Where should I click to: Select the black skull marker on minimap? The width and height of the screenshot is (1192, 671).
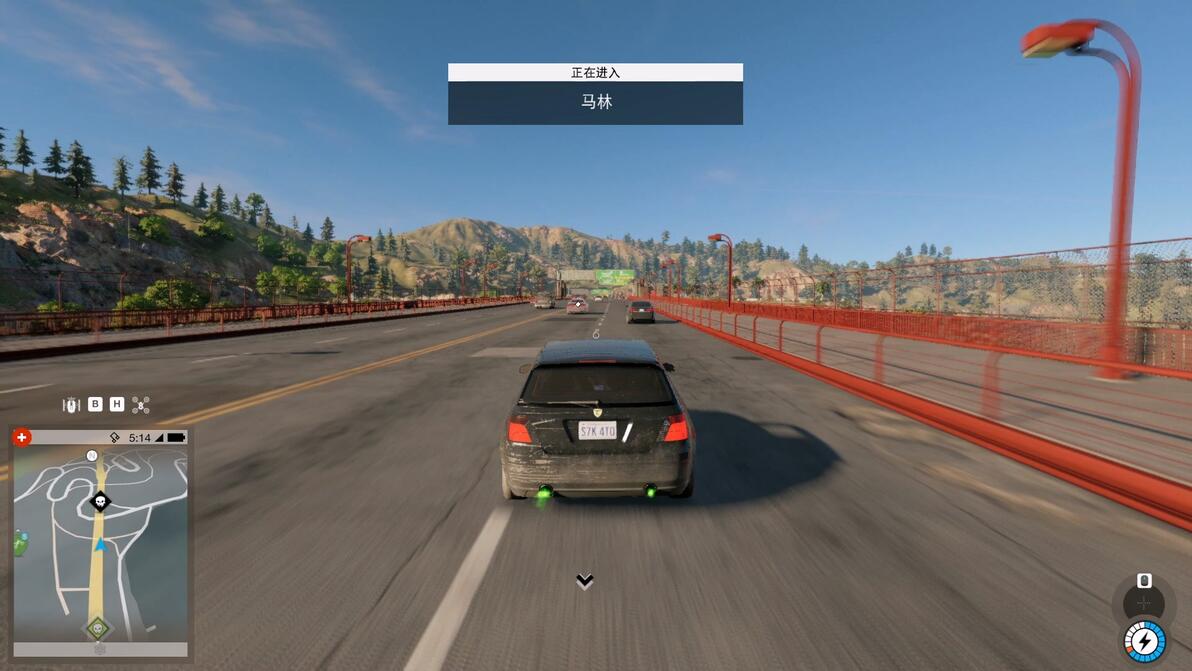[100, 501]
